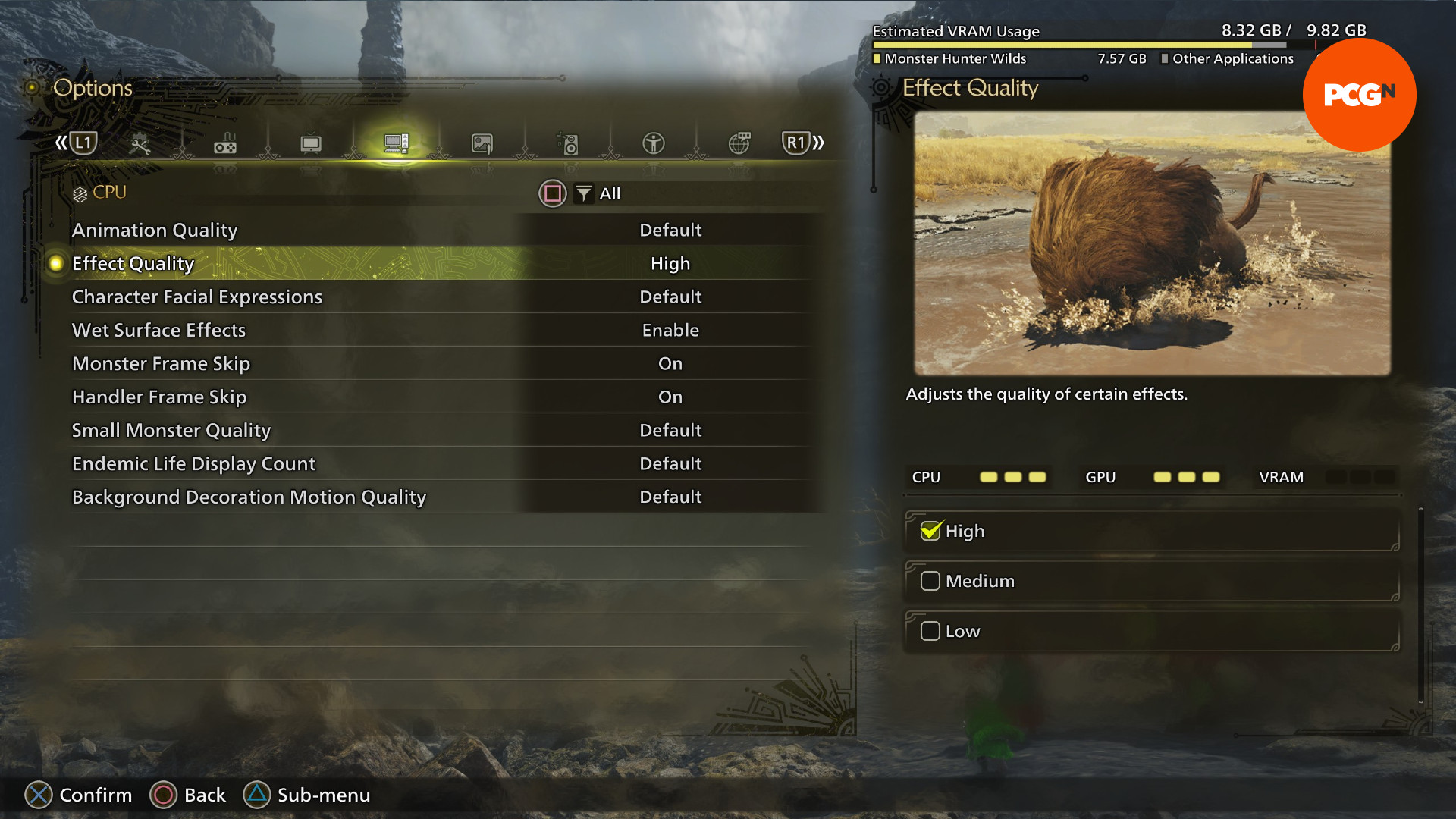Select the Medium effect quality option

930,580
